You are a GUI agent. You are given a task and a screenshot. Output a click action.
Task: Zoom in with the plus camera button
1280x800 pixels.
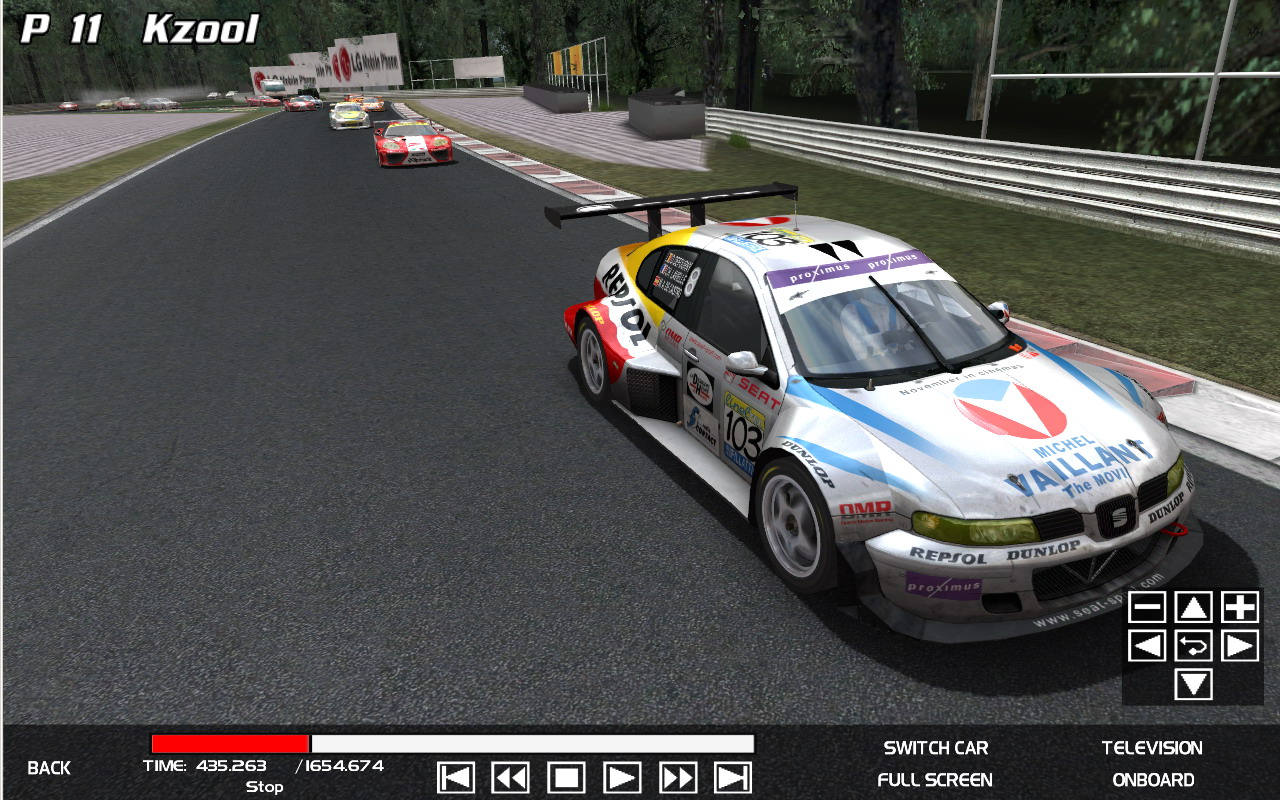click(1240, 607)
